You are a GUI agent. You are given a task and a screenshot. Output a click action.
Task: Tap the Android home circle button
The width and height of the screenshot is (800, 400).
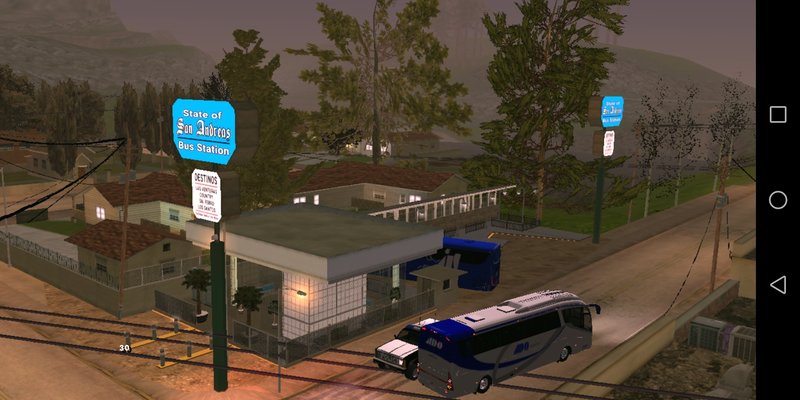click(777, 200)
